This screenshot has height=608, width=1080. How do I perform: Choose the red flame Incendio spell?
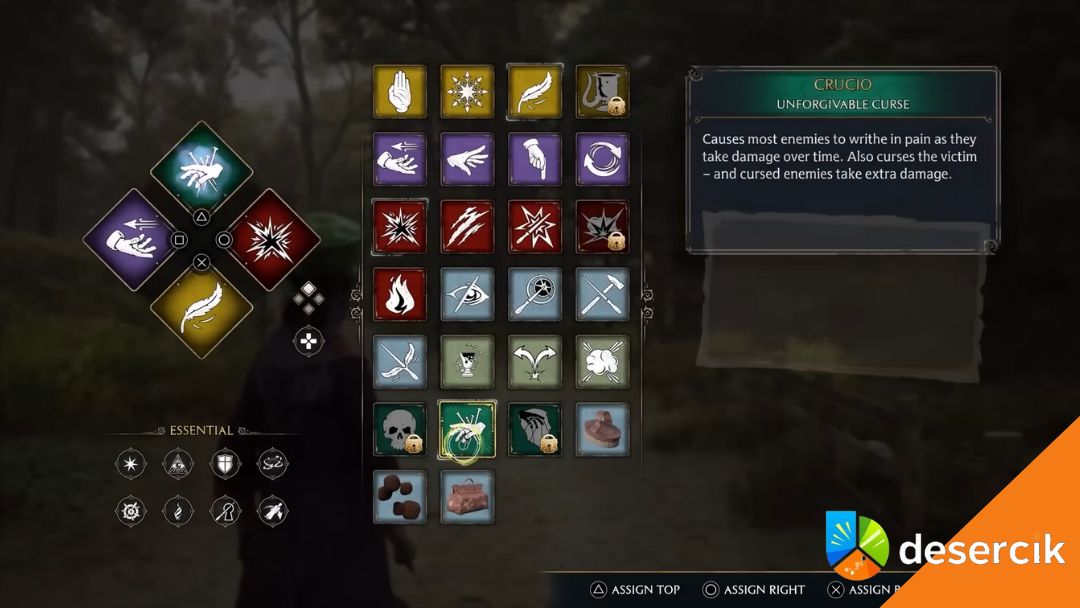[x=400, y=294]
